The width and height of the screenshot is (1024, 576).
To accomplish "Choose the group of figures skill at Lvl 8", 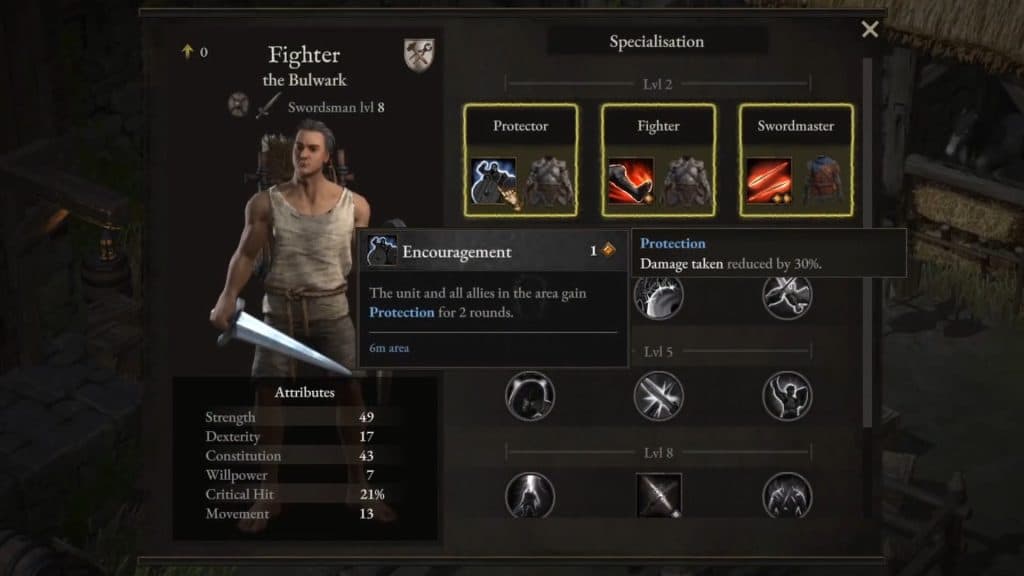I will (x=787, y=496).
